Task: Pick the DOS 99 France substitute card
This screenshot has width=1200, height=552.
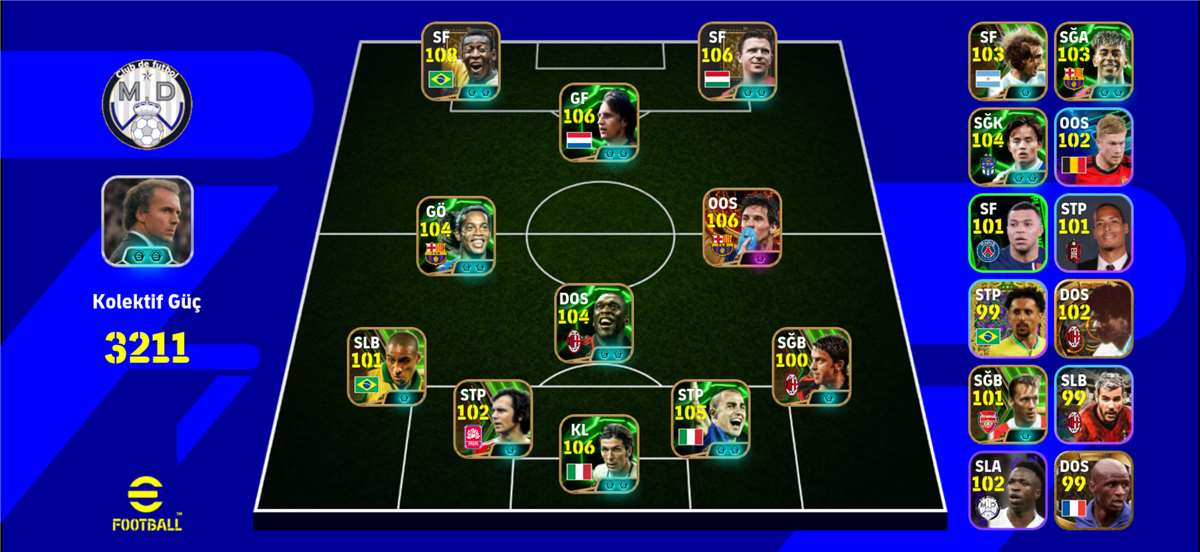Action: 1093,490
